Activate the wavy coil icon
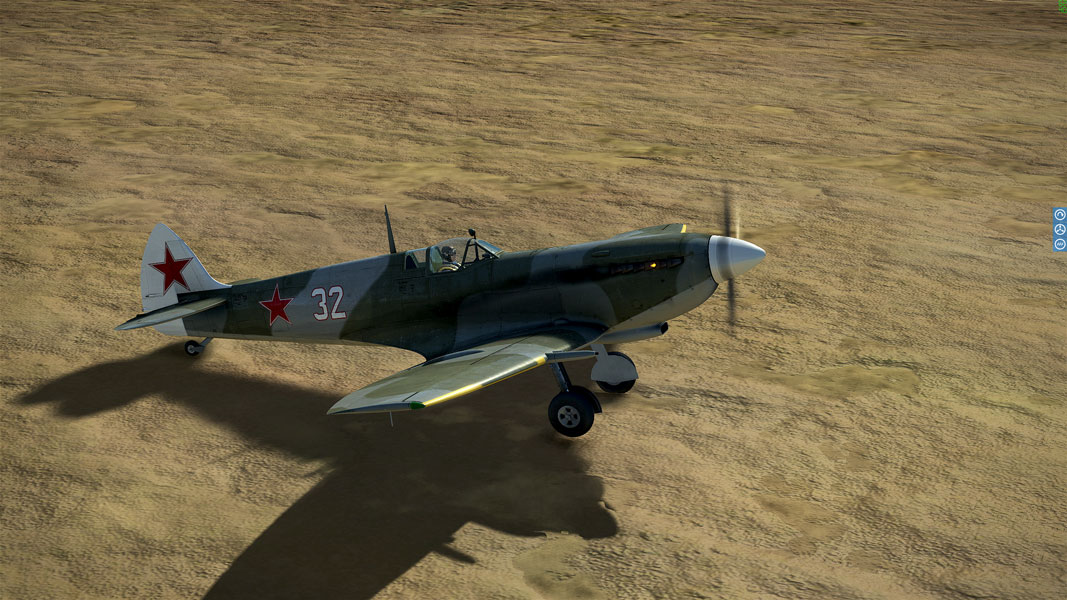Viewport: 1067px width, 600px height. (x=1060, y=244)
